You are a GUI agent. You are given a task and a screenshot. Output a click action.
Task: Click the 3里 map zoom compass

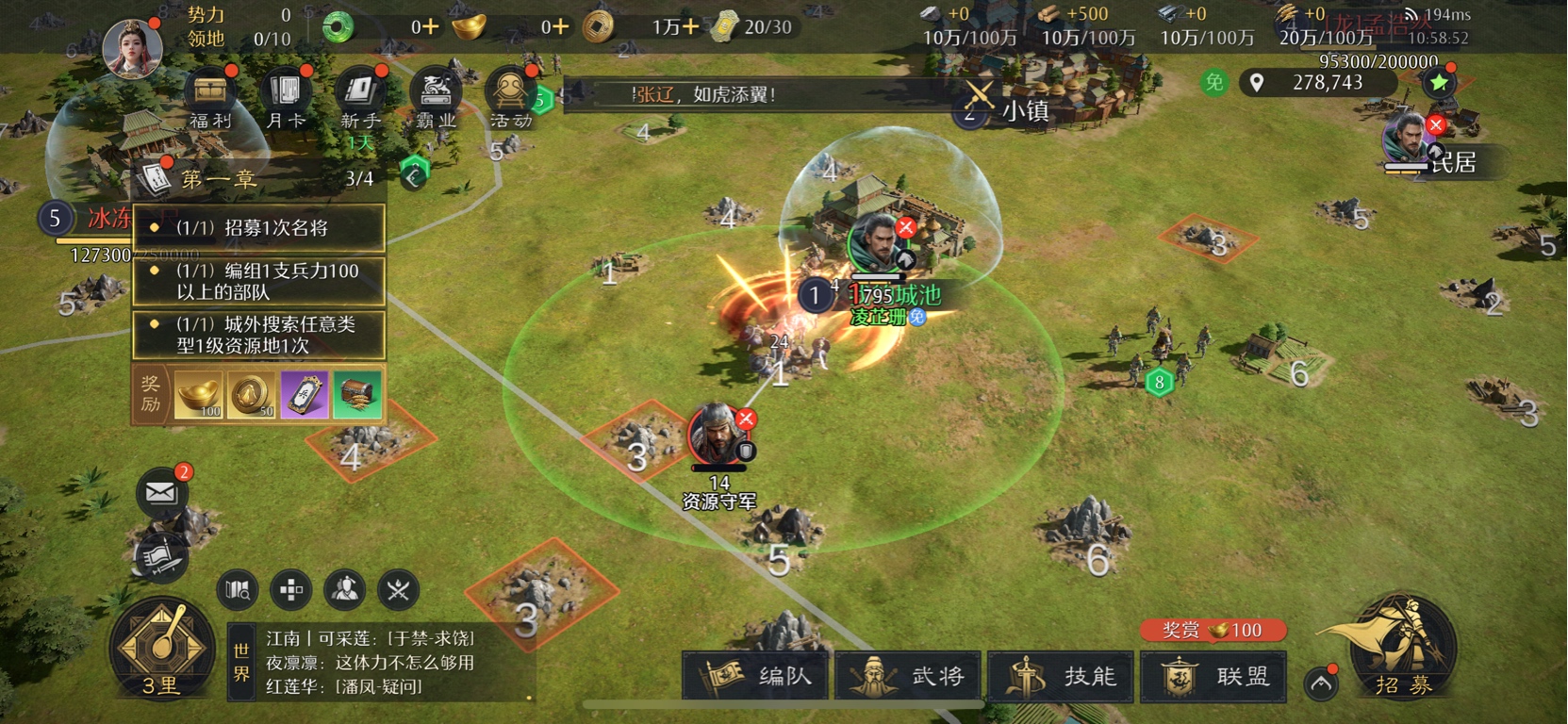pos(161,650)
